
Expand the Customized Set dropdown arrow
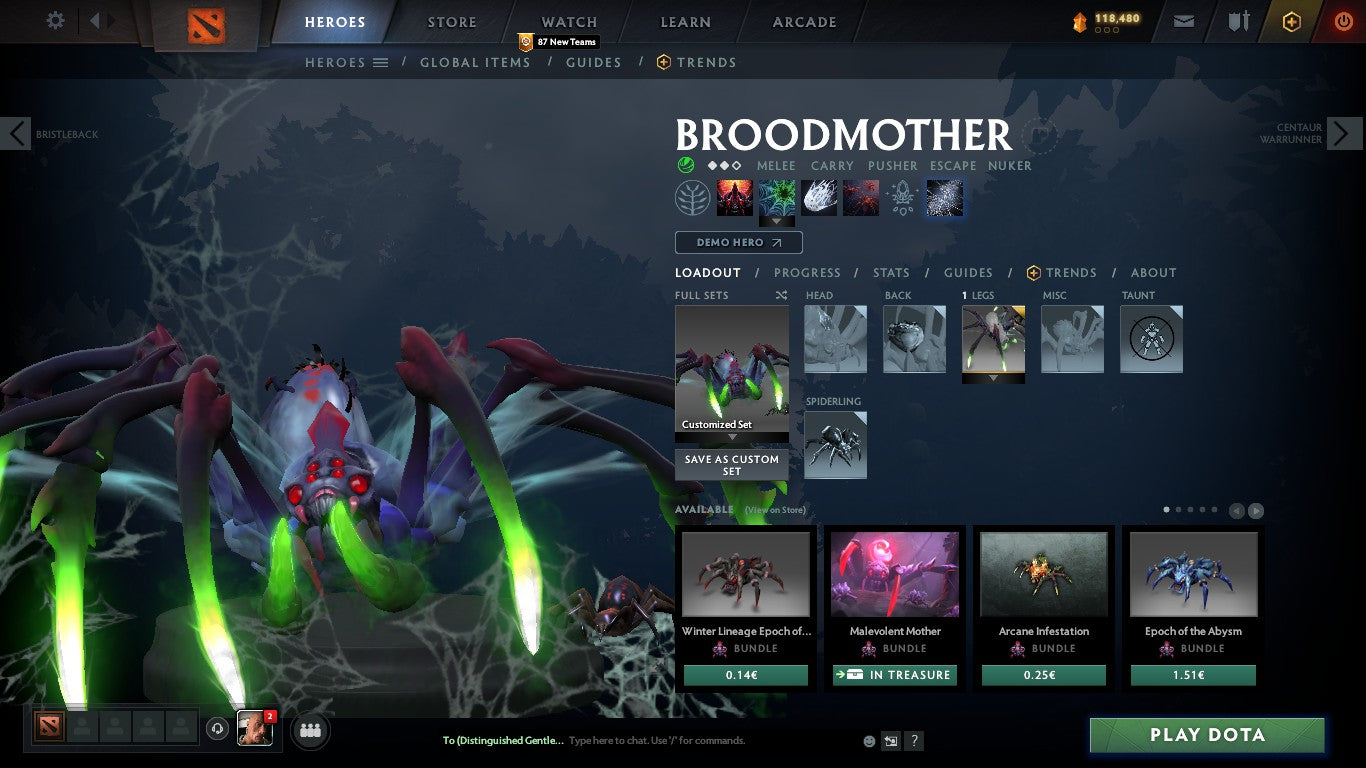point(731,438)
